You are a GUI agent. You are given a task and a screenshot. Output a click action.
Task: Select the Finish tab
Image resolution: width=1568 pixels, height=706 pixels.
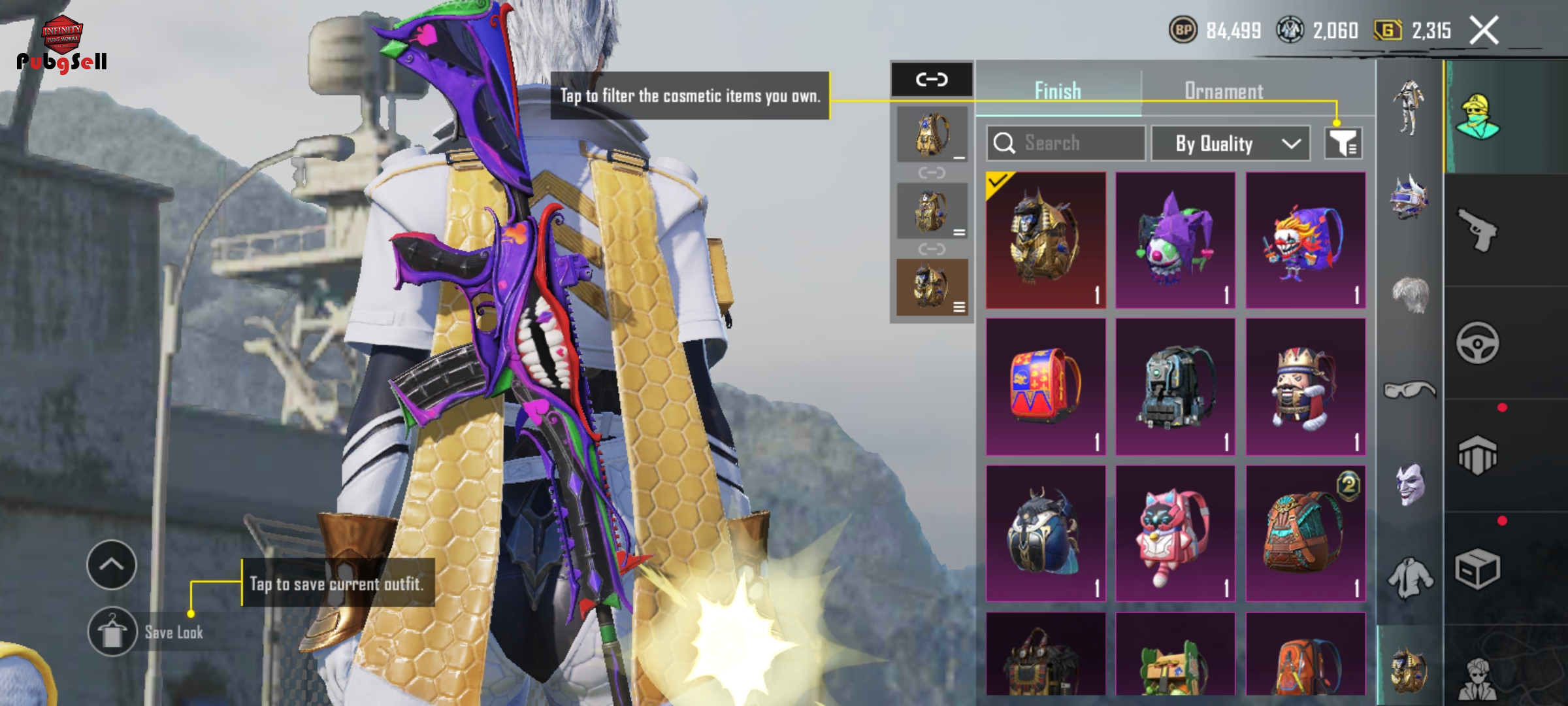click(1058, 91)
